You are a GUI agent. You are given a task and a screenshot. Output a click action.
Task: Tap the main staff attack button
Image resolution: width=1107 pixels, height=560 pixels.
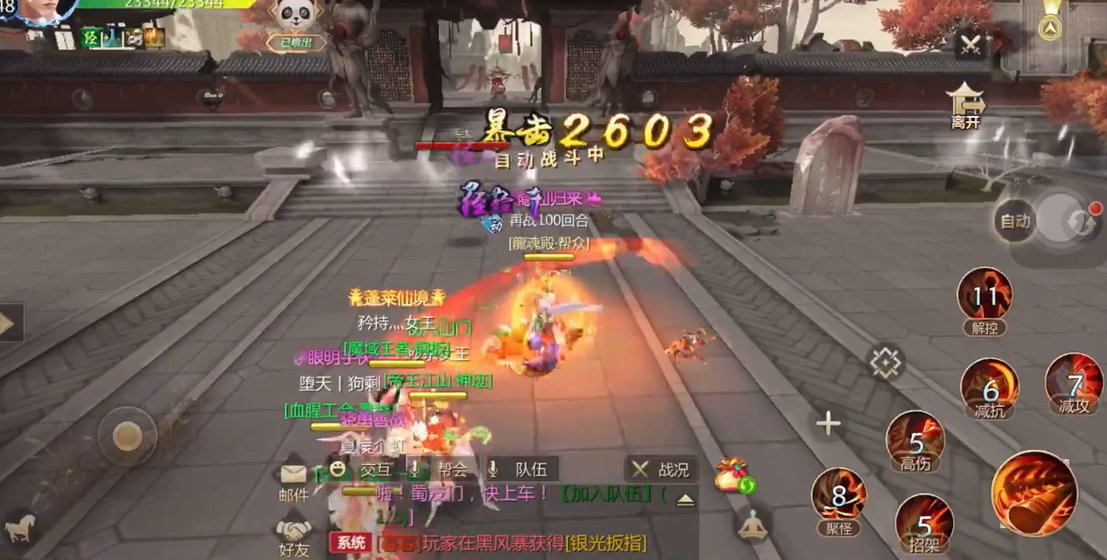pyautogui.click(x=1034, y=492)
